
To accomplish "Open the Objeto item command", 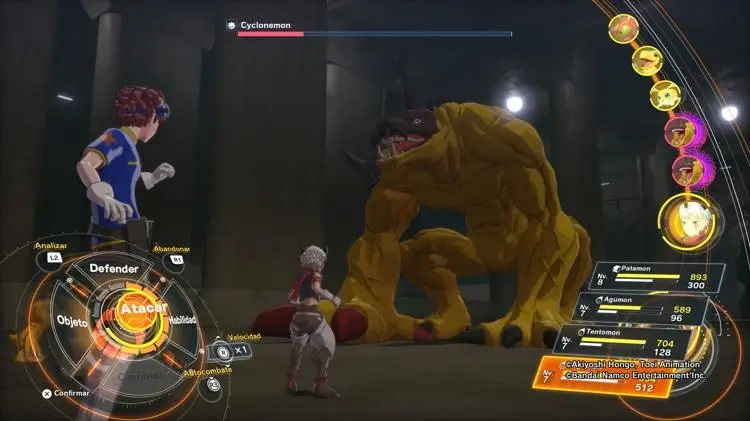I will point(72,322).
